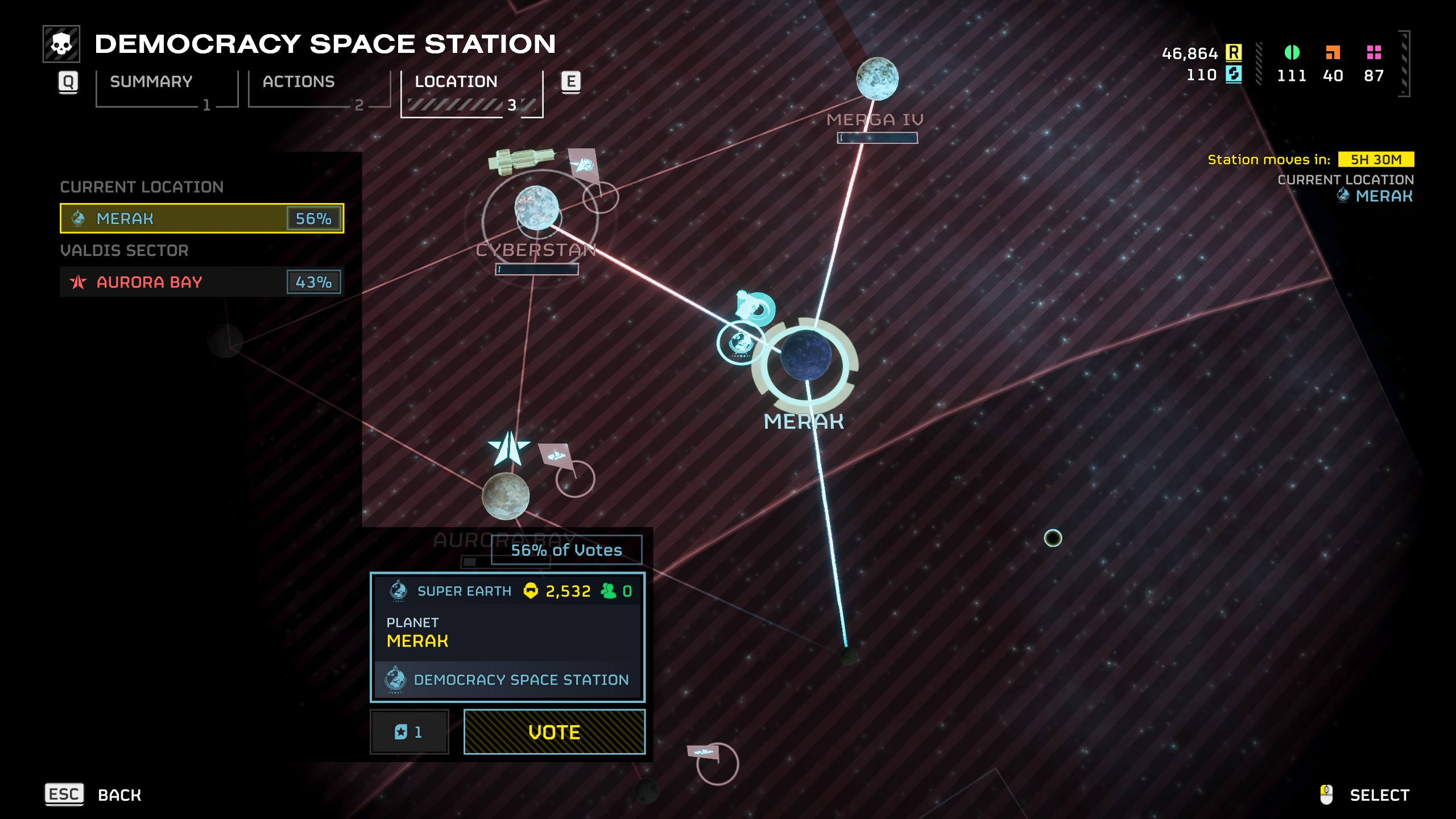
Task: Click the ESC Back control
Action: click(65, 795)
